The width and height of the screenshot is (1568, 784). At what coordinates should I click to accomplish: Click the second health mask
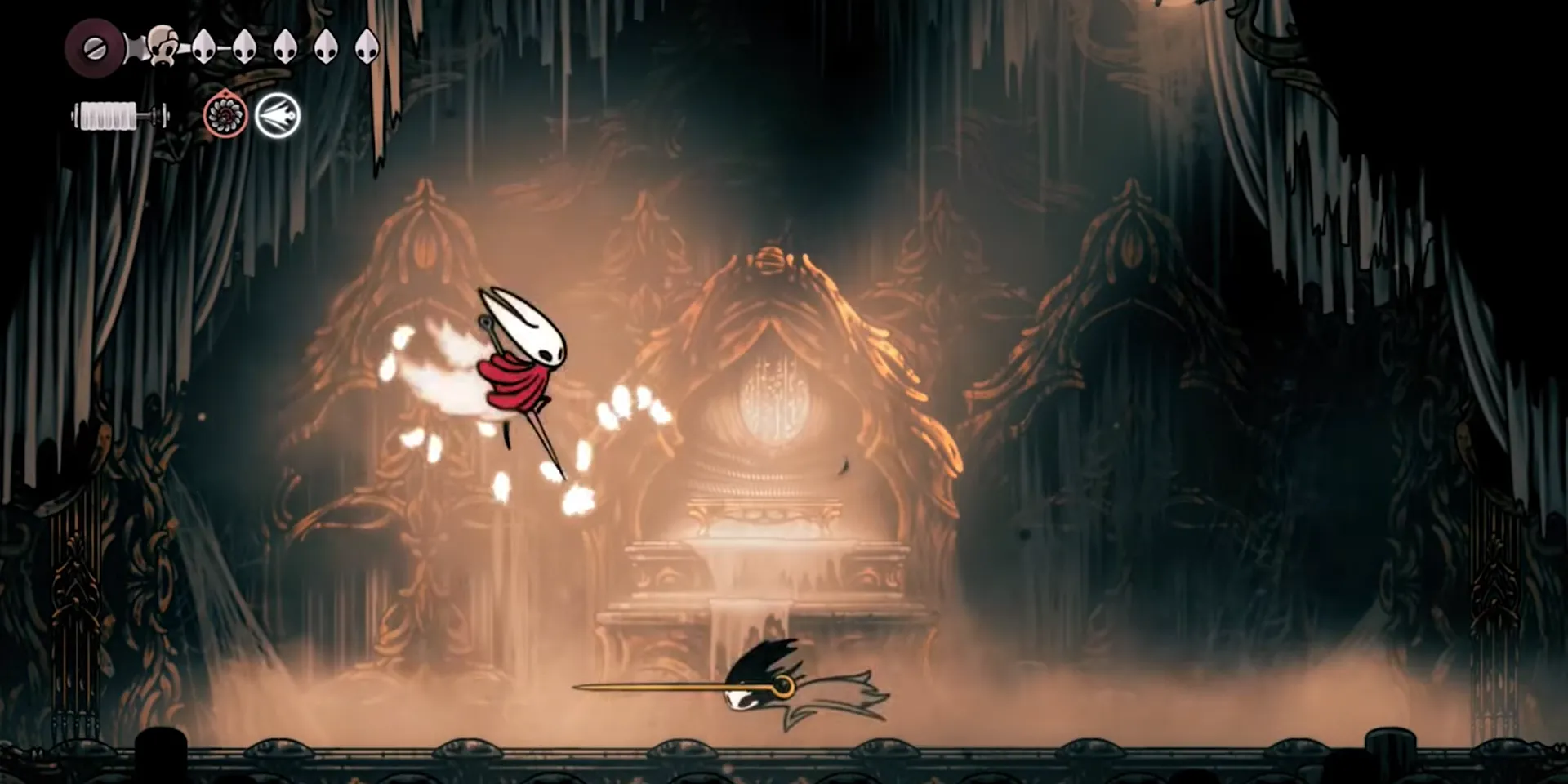pyautogui.click(x=245, y=47)
